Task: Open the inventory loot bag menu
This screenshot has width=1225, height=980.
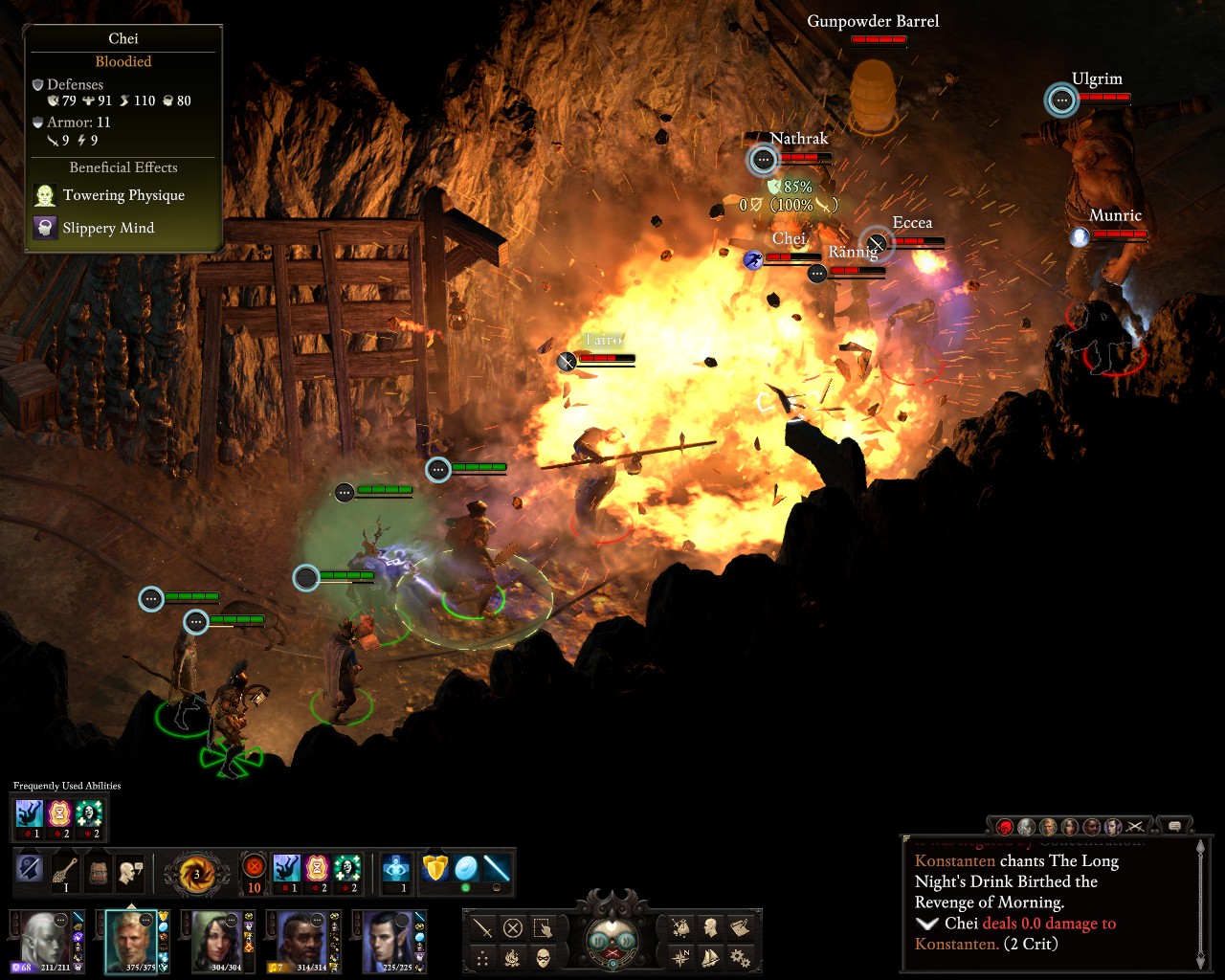Action: click(680, 927)
